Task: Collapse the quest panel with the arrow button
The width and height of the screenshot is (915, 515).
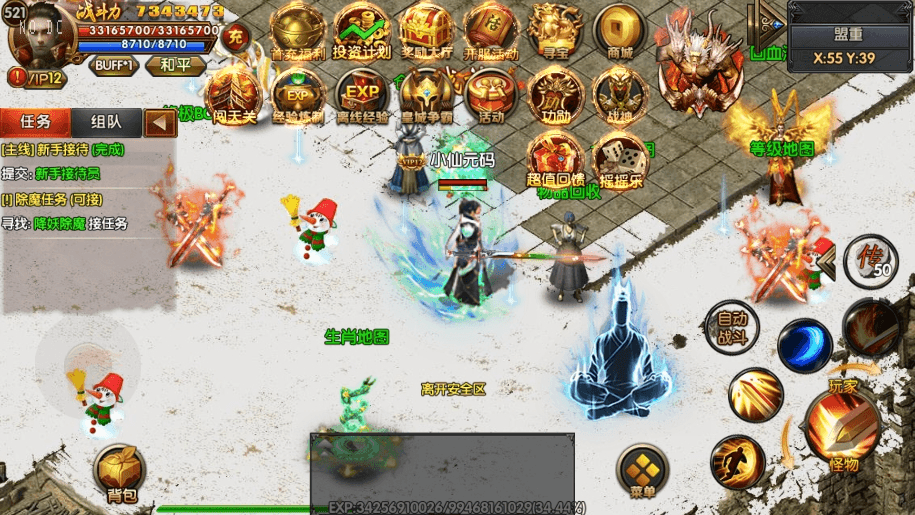Action: [x=160, y=123]
